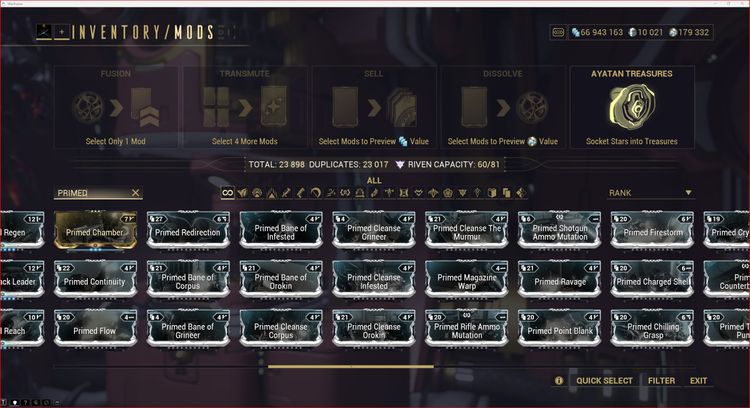Open the Filter options
The width and height of the screenshot is (750, 408).
tap(660, 381)
